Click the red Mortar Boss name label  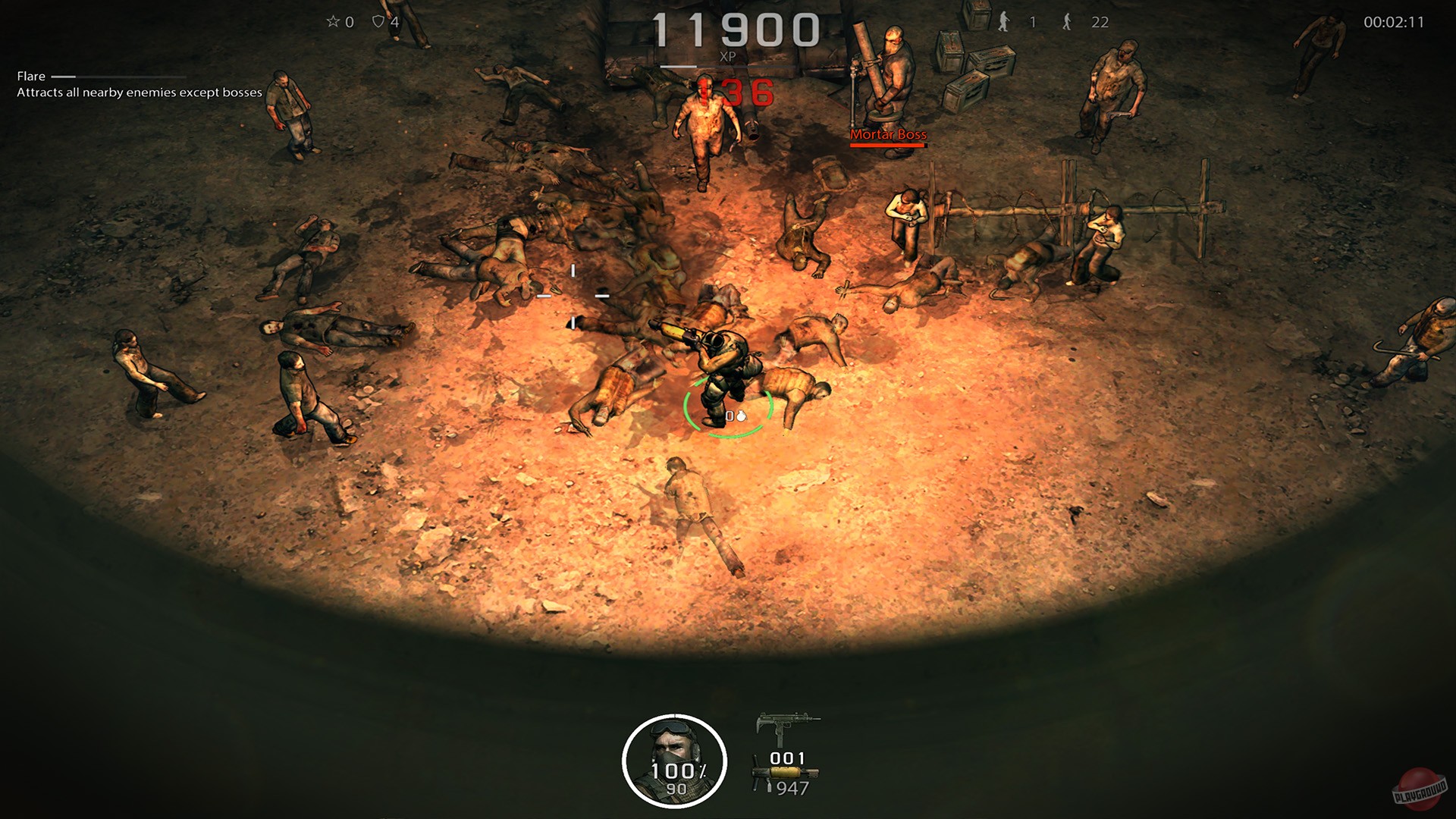point(889,133)
